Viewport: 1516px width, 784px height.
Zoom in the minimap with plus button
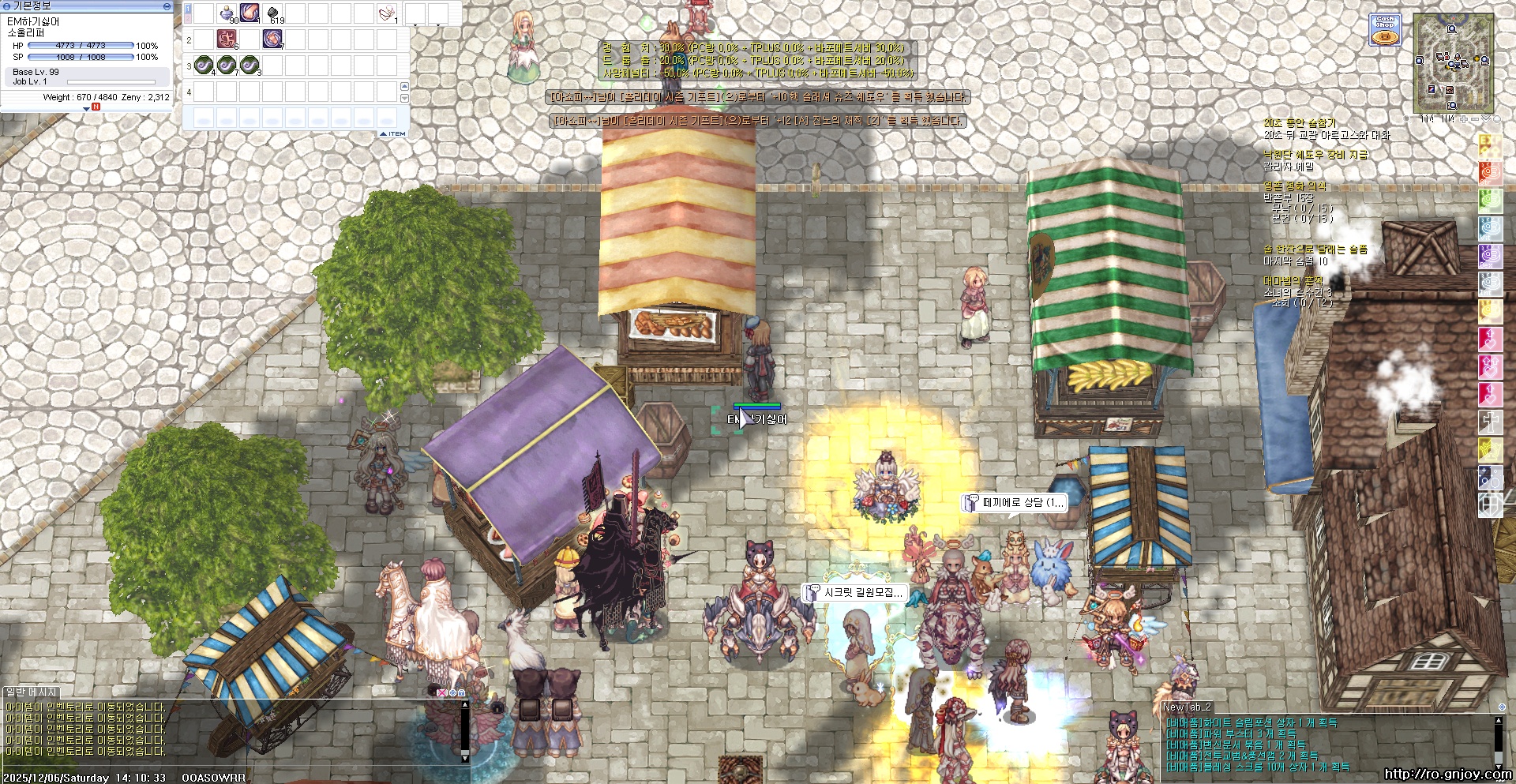[1463, 119]
